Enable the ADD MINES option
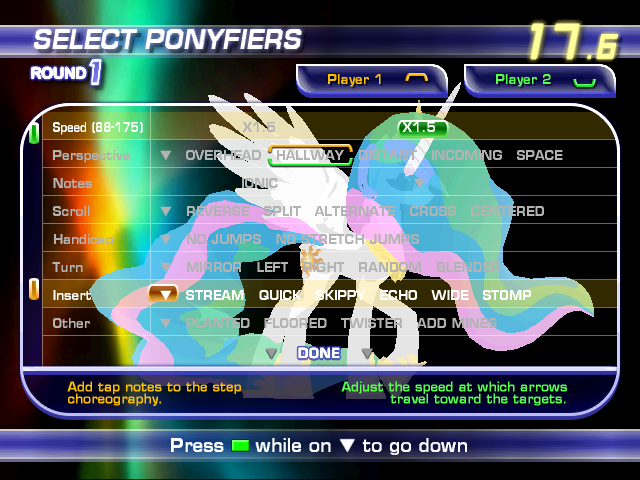 point(456,323)
